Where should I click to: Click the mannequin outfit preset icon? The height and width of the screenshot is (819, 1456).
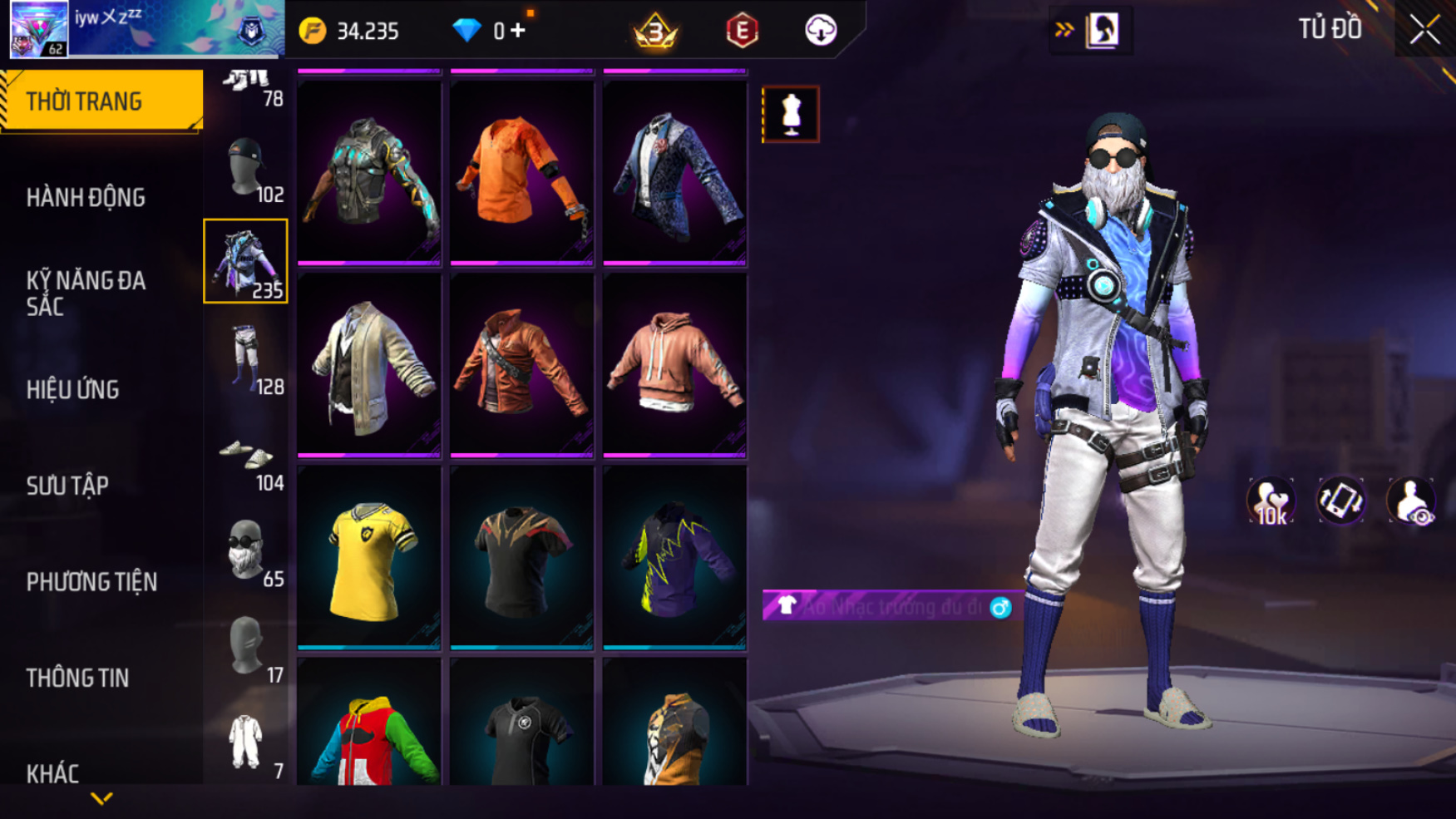click(x=791, y=114)
